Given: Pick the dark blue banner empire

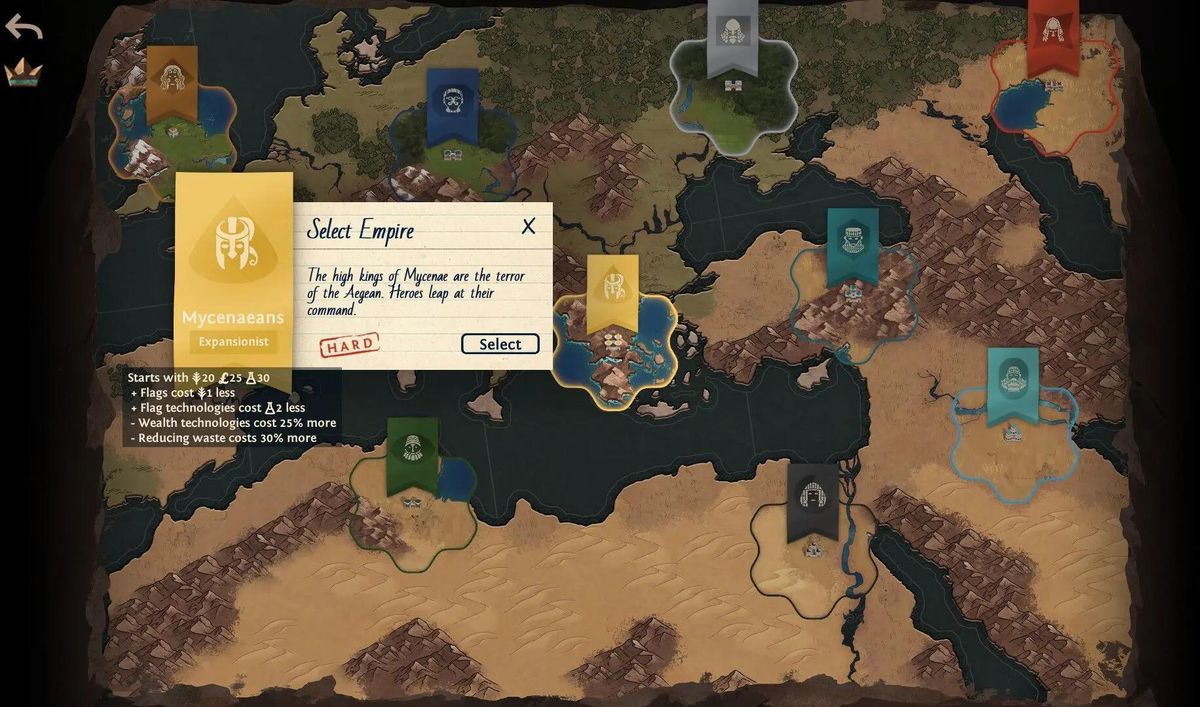Looking at the screenshot, I should click(452, 103).
